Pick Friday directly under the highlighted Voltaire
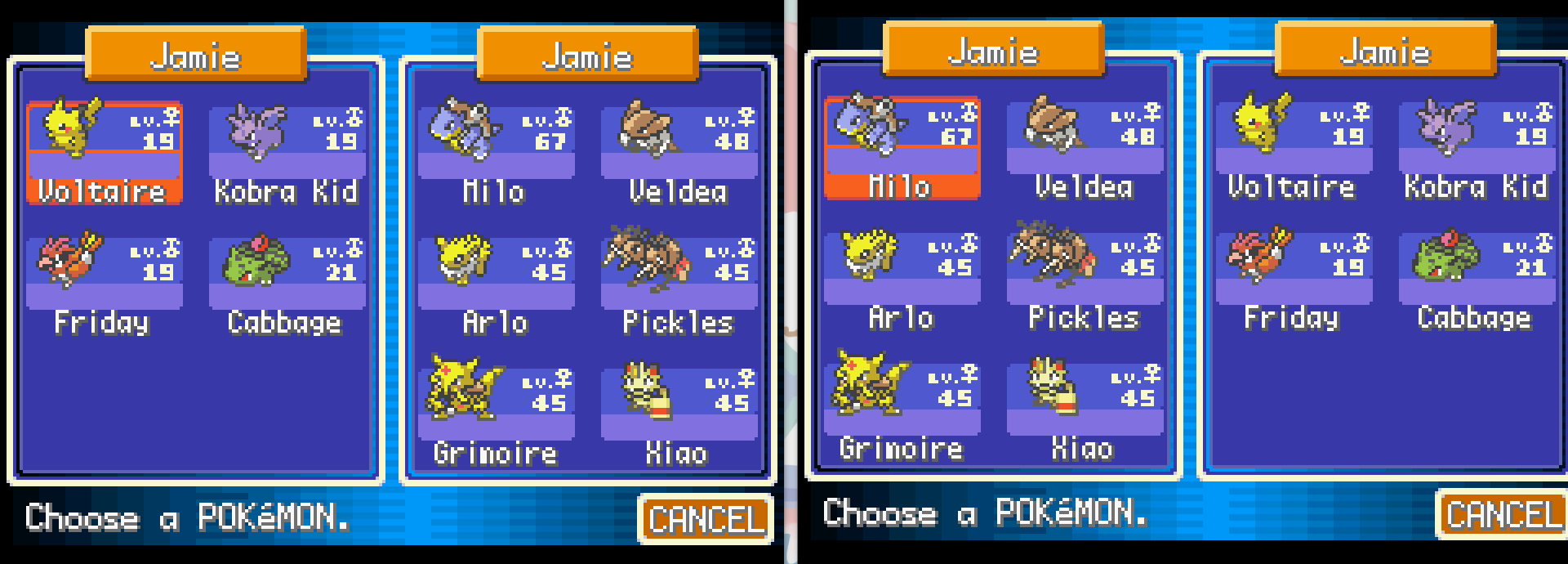The image size is (1568, 564). pyautogui.click(x=104, y=284)
